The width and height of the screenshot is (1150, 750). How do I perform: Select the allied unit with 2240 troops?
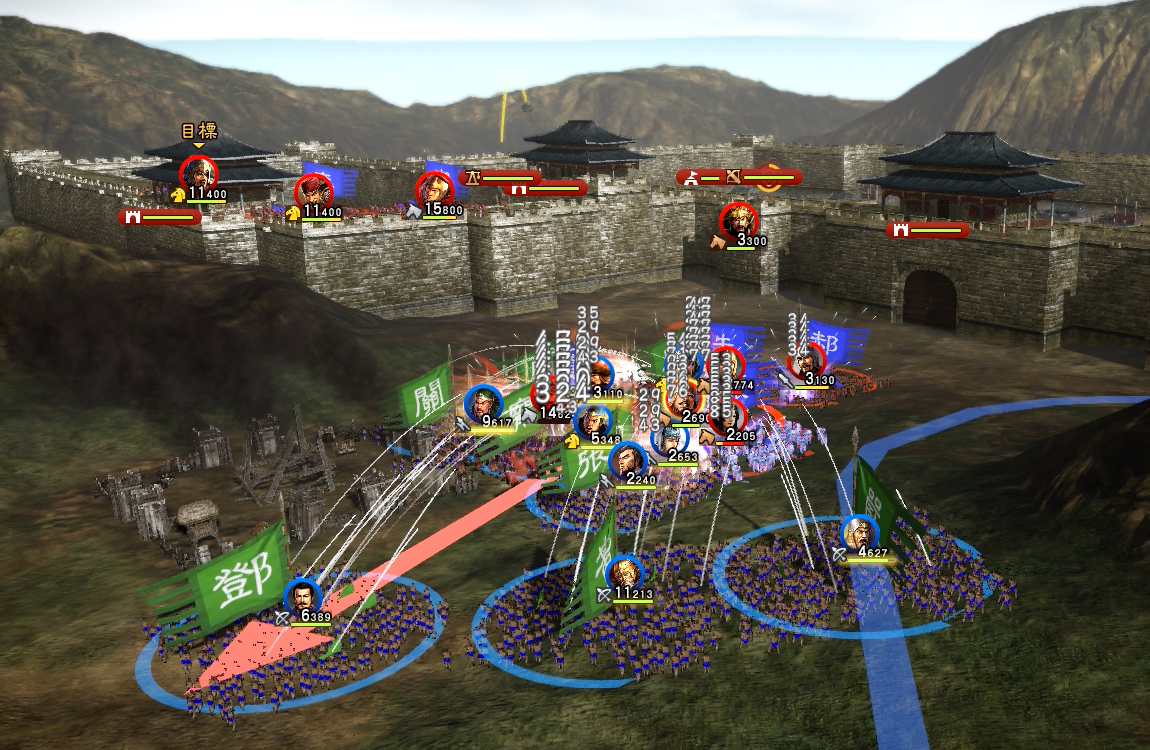coord(627,459)
